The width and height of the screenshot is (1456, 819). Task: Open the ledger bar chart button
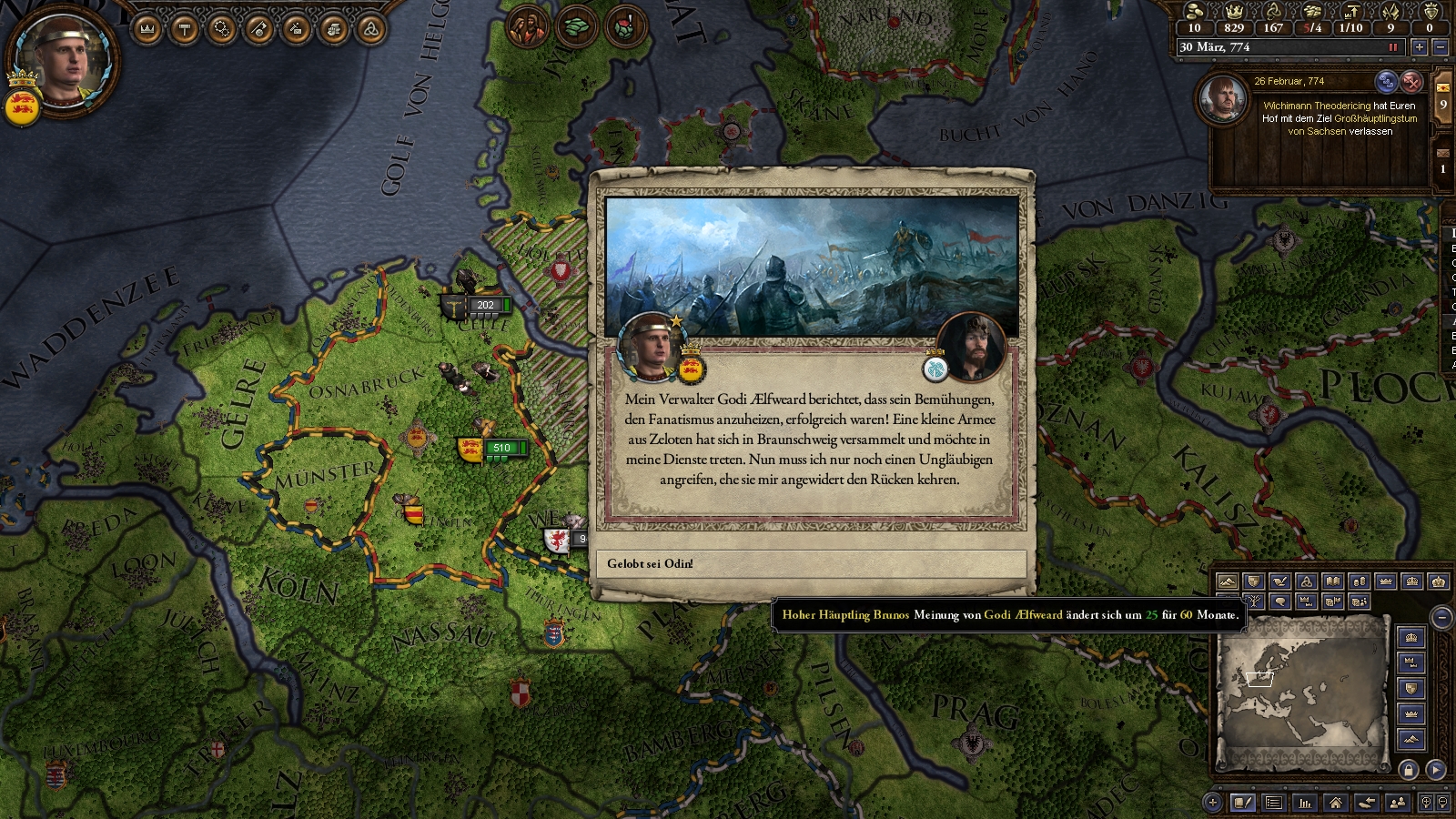pyautogui.click(x=1305, y=803)
